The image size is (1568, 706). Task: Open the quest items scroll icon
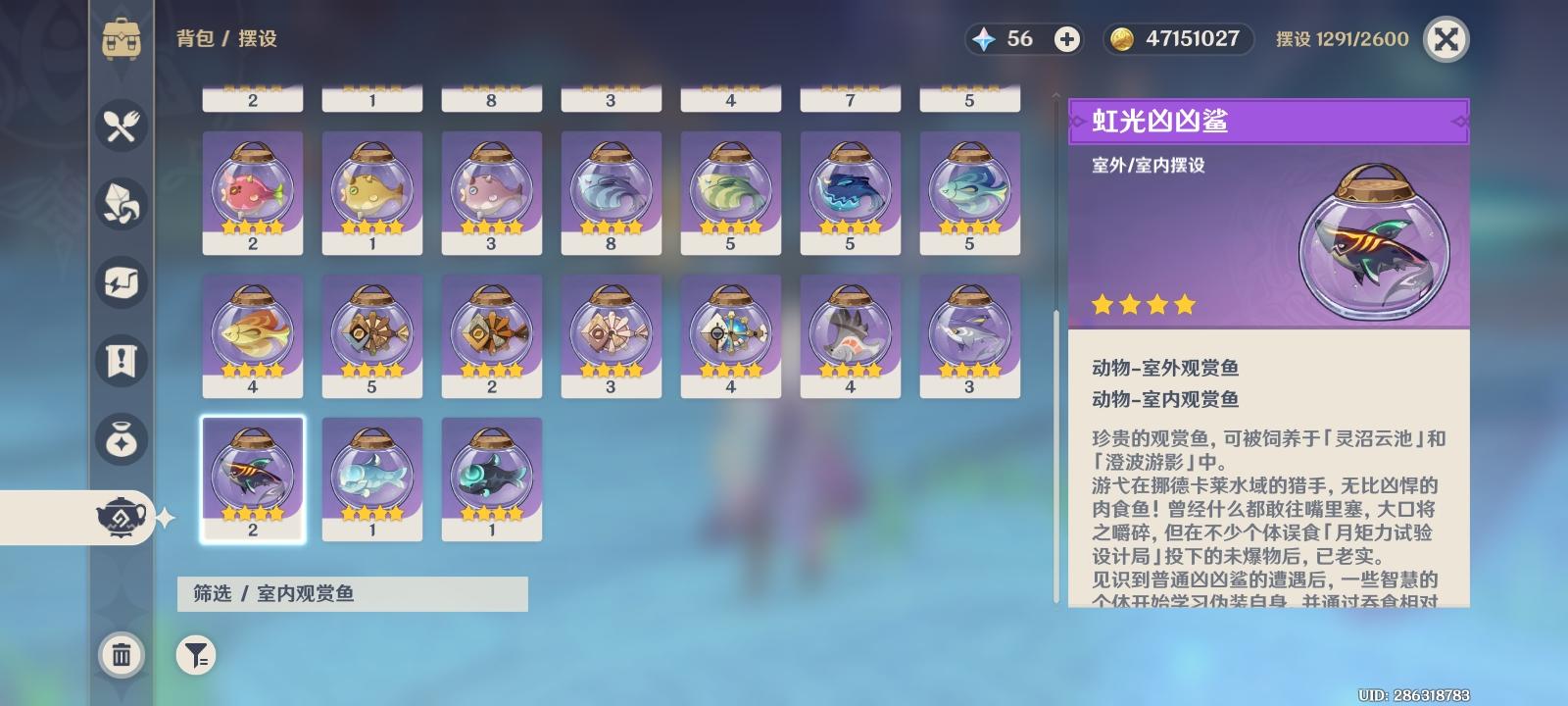tap(121, 361)
